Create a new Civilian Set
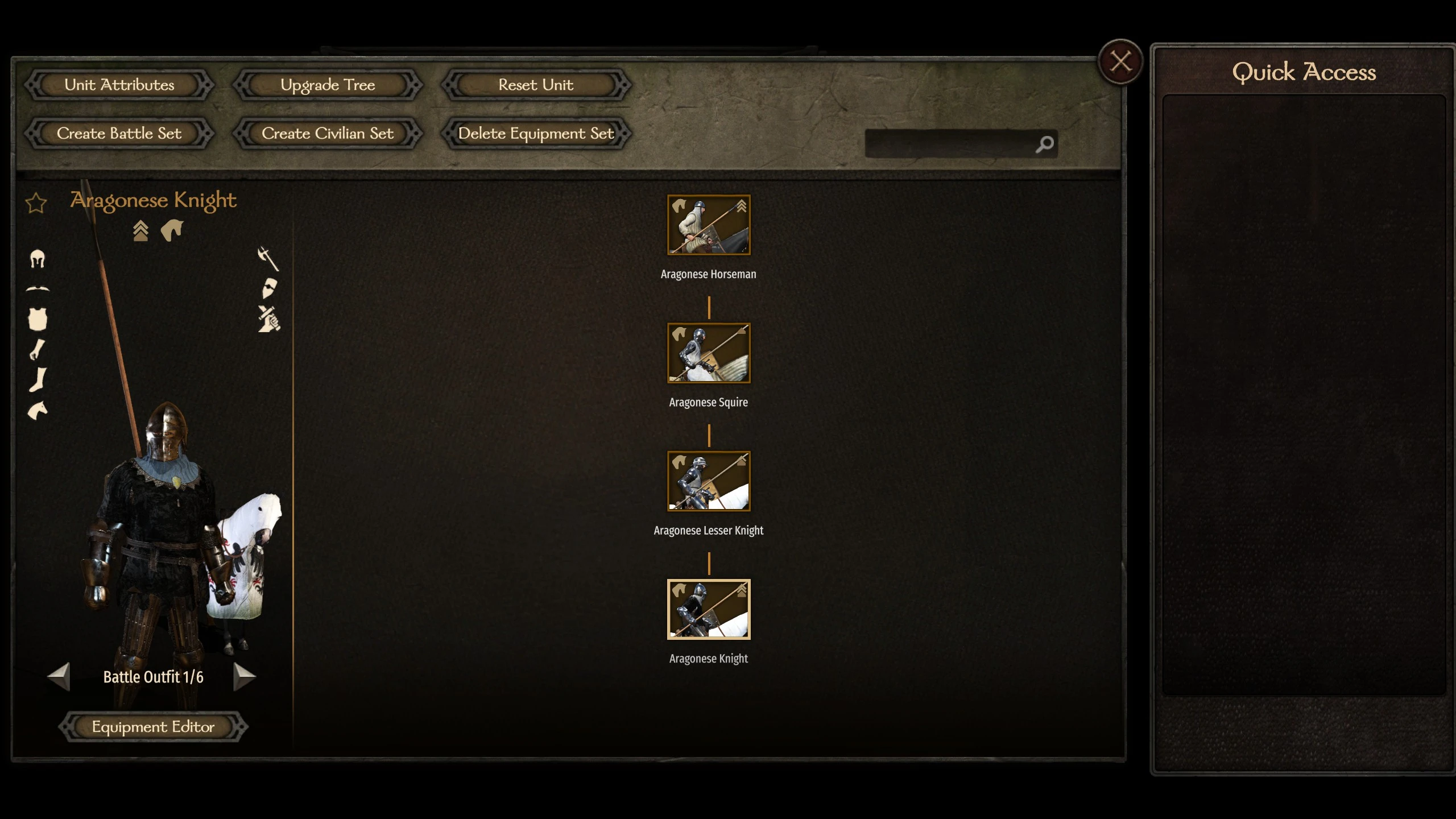 328,134
